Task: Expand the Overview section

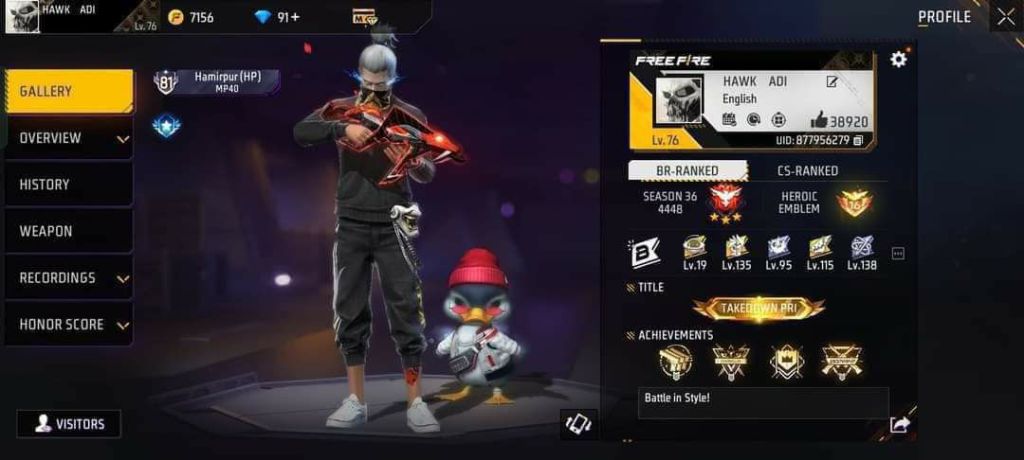Action: [68, 138]
